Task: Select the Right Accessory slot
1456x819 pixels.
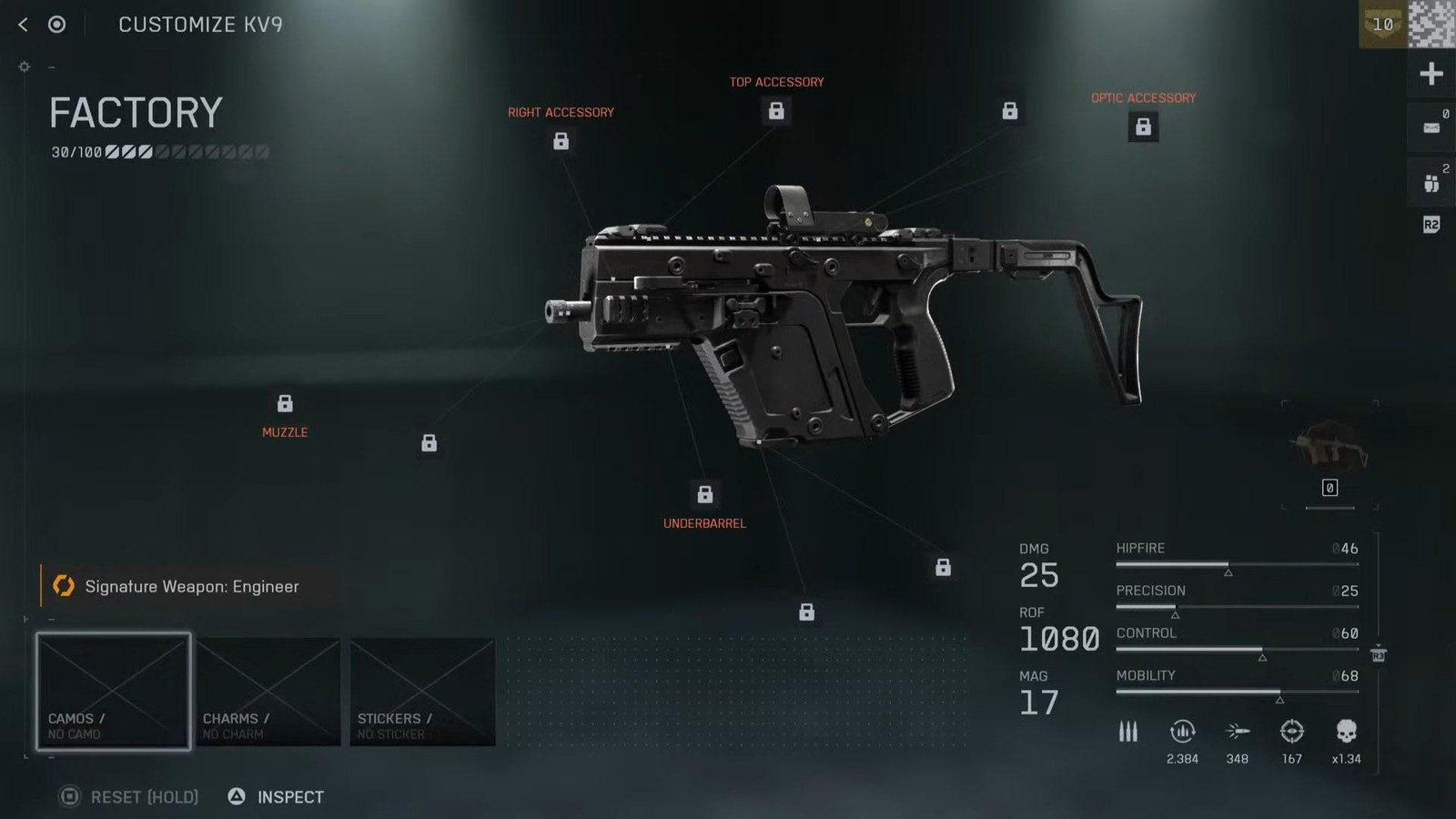Action: (561, 141)
